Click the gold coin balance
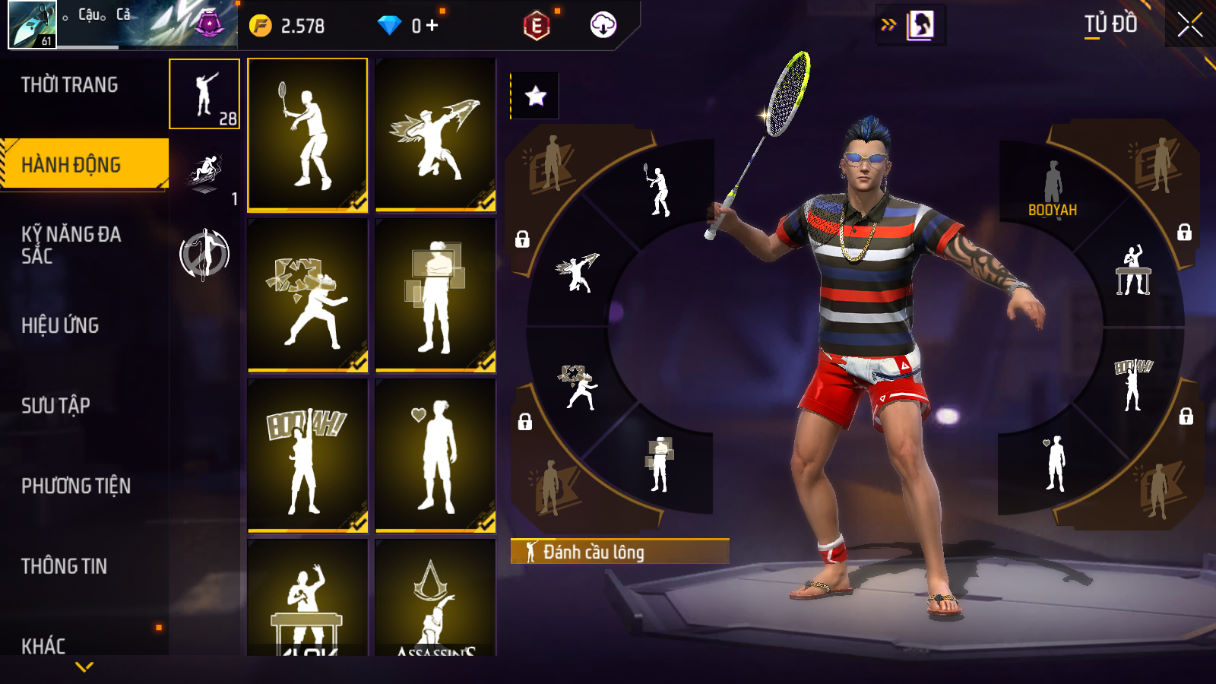1216x684 pixels. coord(288,26)
